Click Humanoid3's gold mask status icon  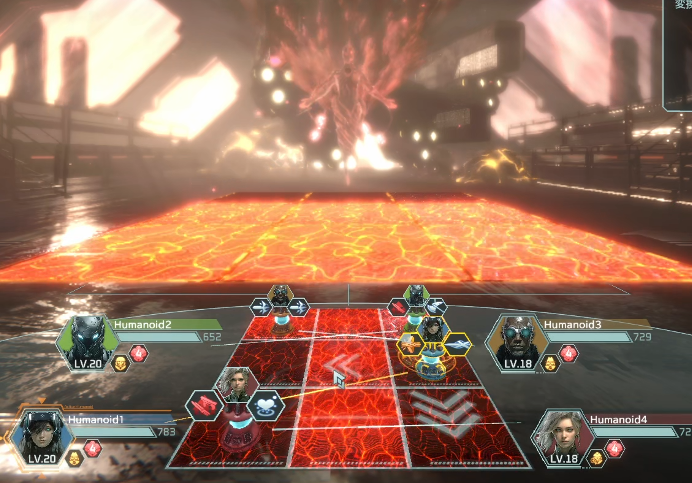point(548,361)
